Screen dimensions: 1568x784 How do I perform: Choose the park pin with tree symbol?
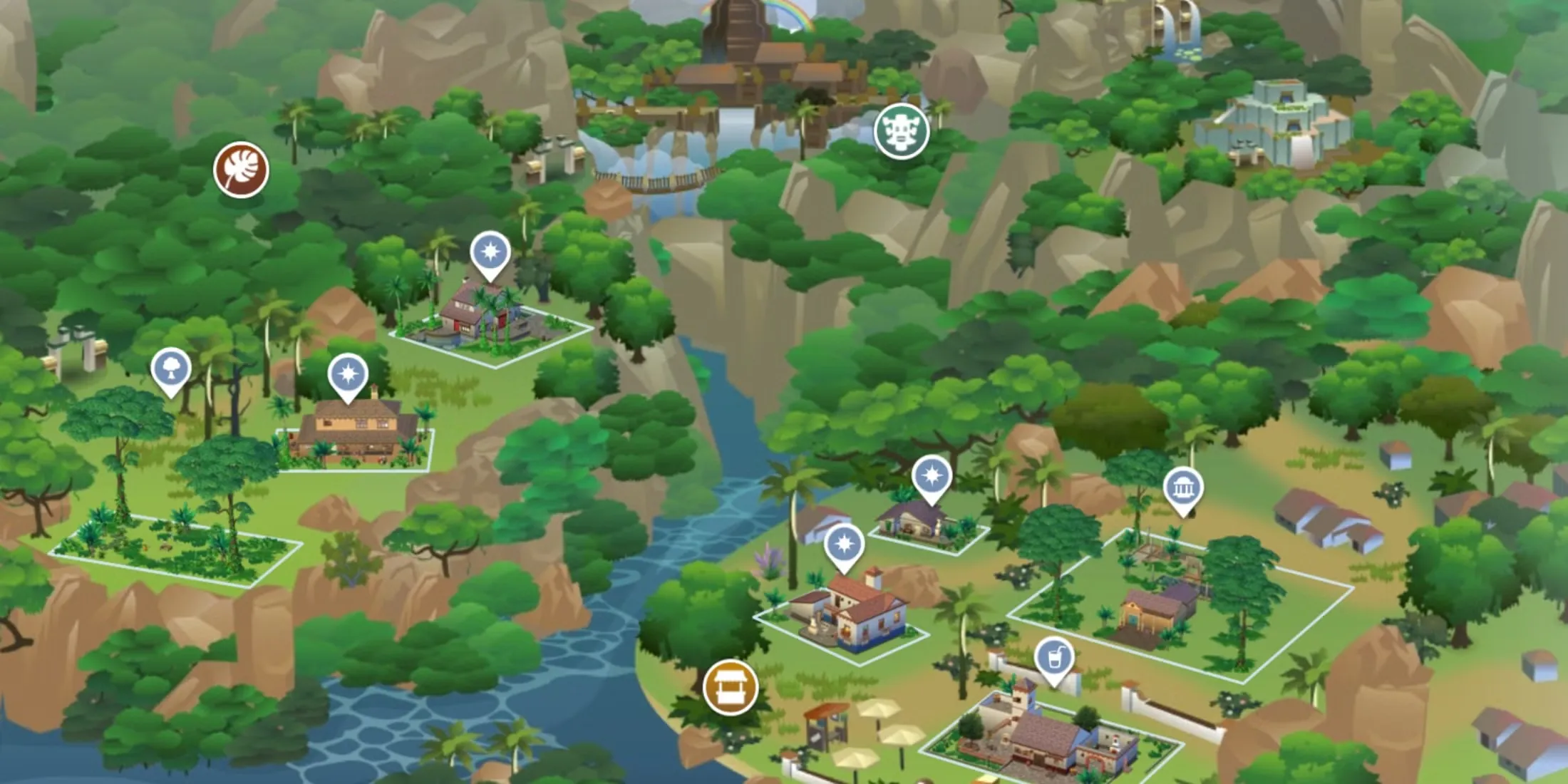[171, 370]
